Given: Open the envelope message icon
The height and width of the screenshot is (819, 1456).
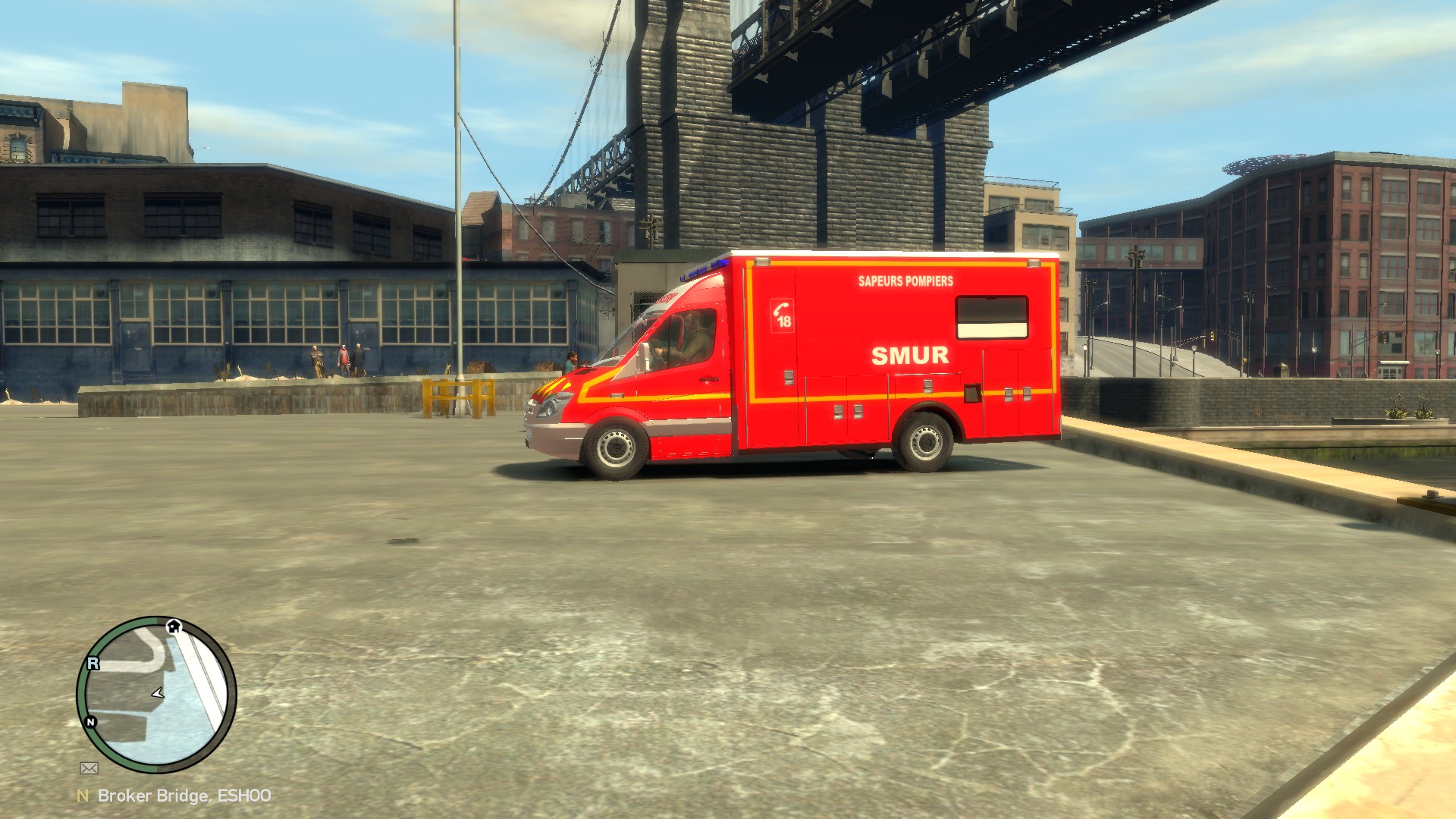Looking at the screenshot, I should click(x=89, y=768).
